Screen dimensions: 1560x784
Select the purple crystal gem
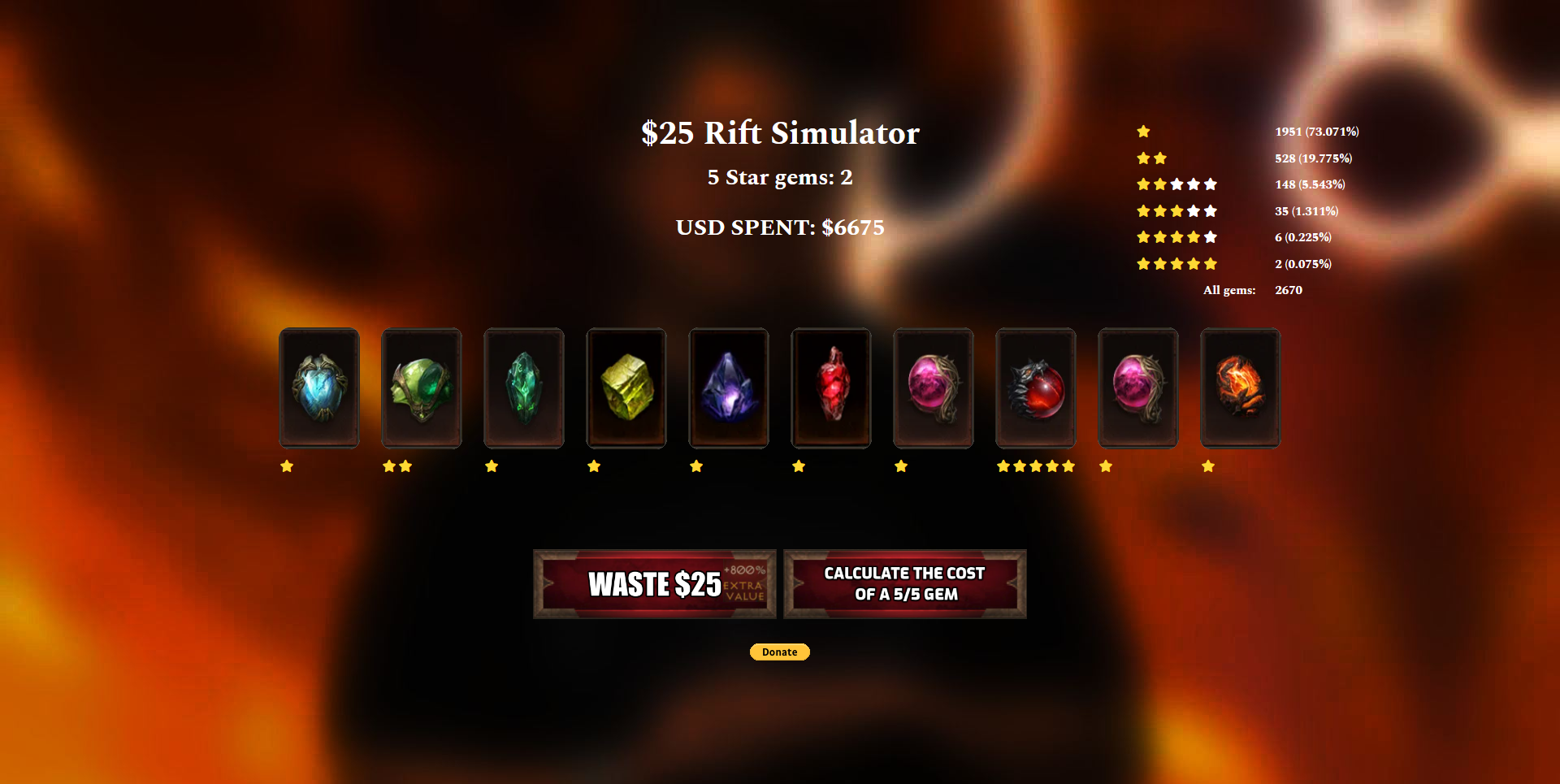(x=728, y=387)
